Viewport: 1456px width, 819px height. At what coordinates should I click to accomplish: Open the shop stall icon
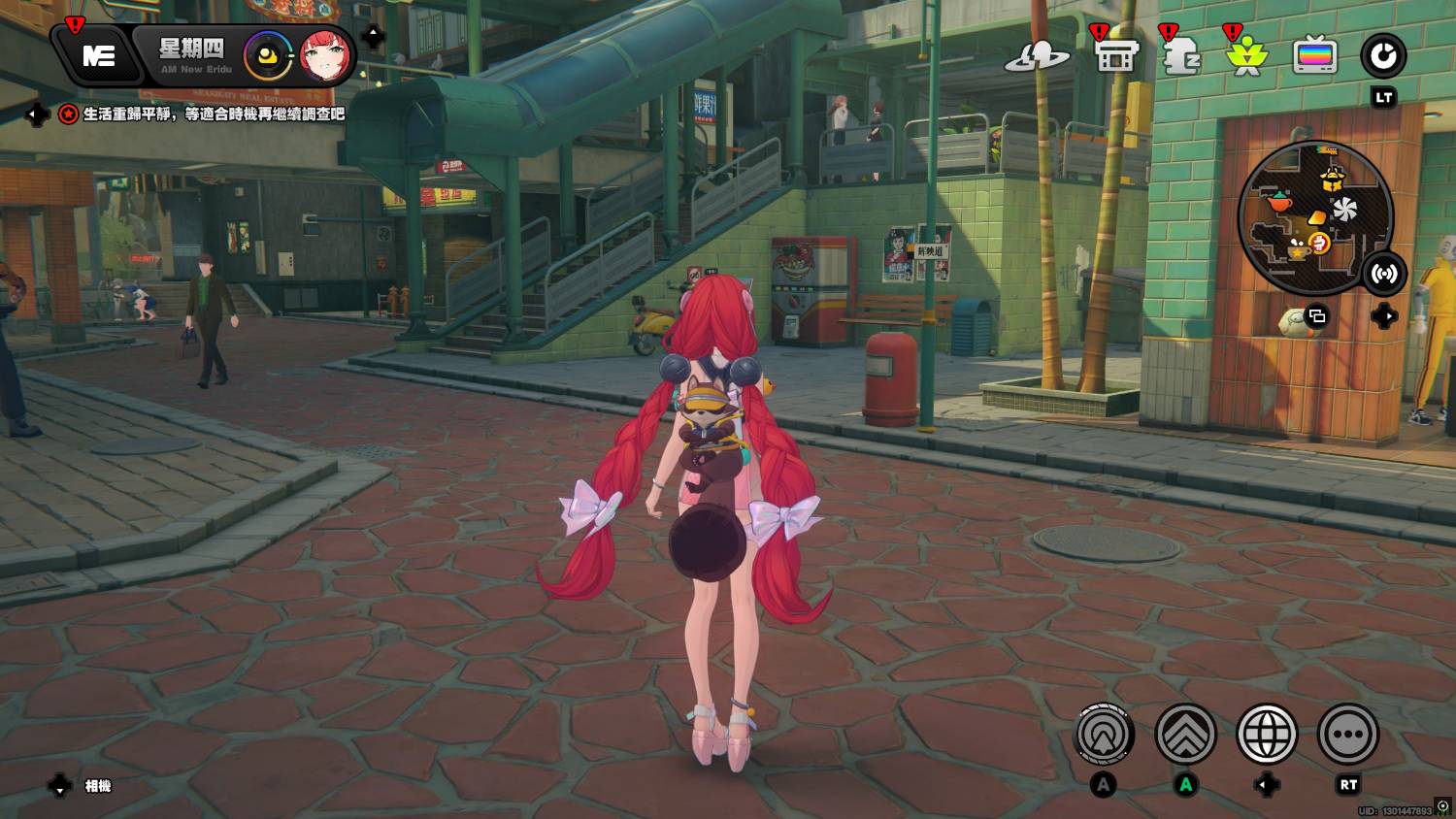click(1115, 56)
